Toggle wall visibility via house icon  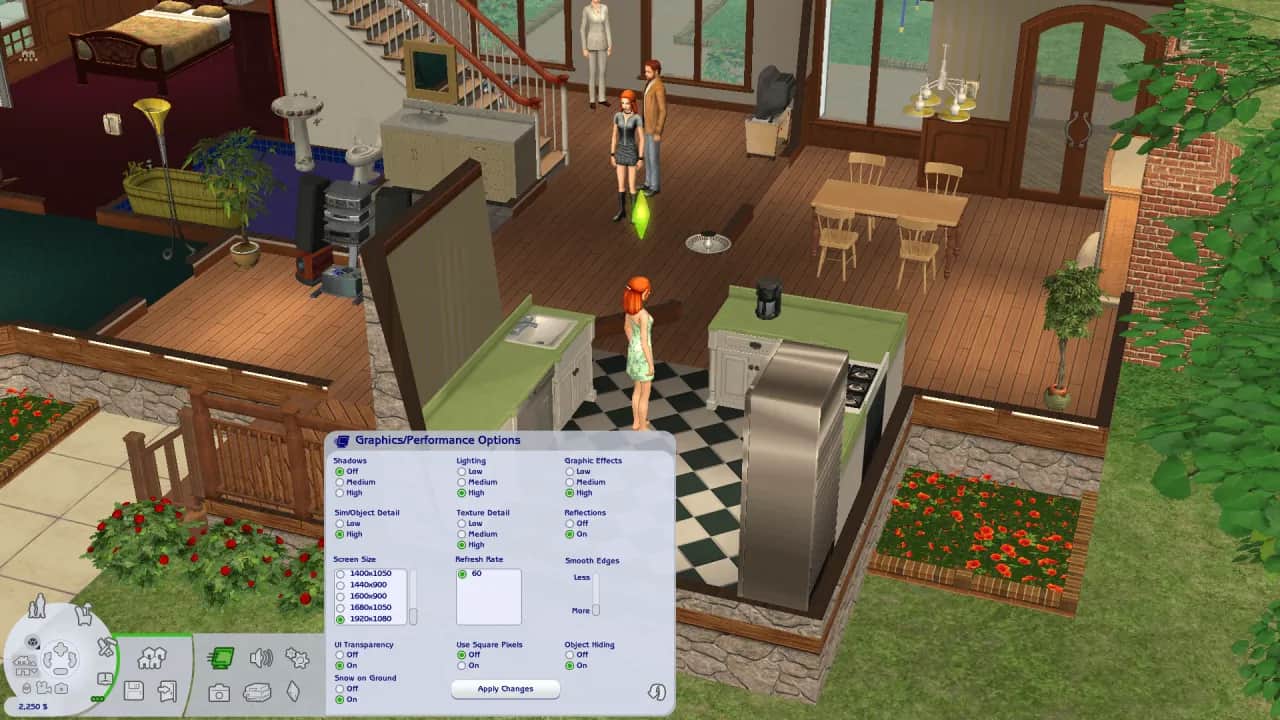(23, 662)
